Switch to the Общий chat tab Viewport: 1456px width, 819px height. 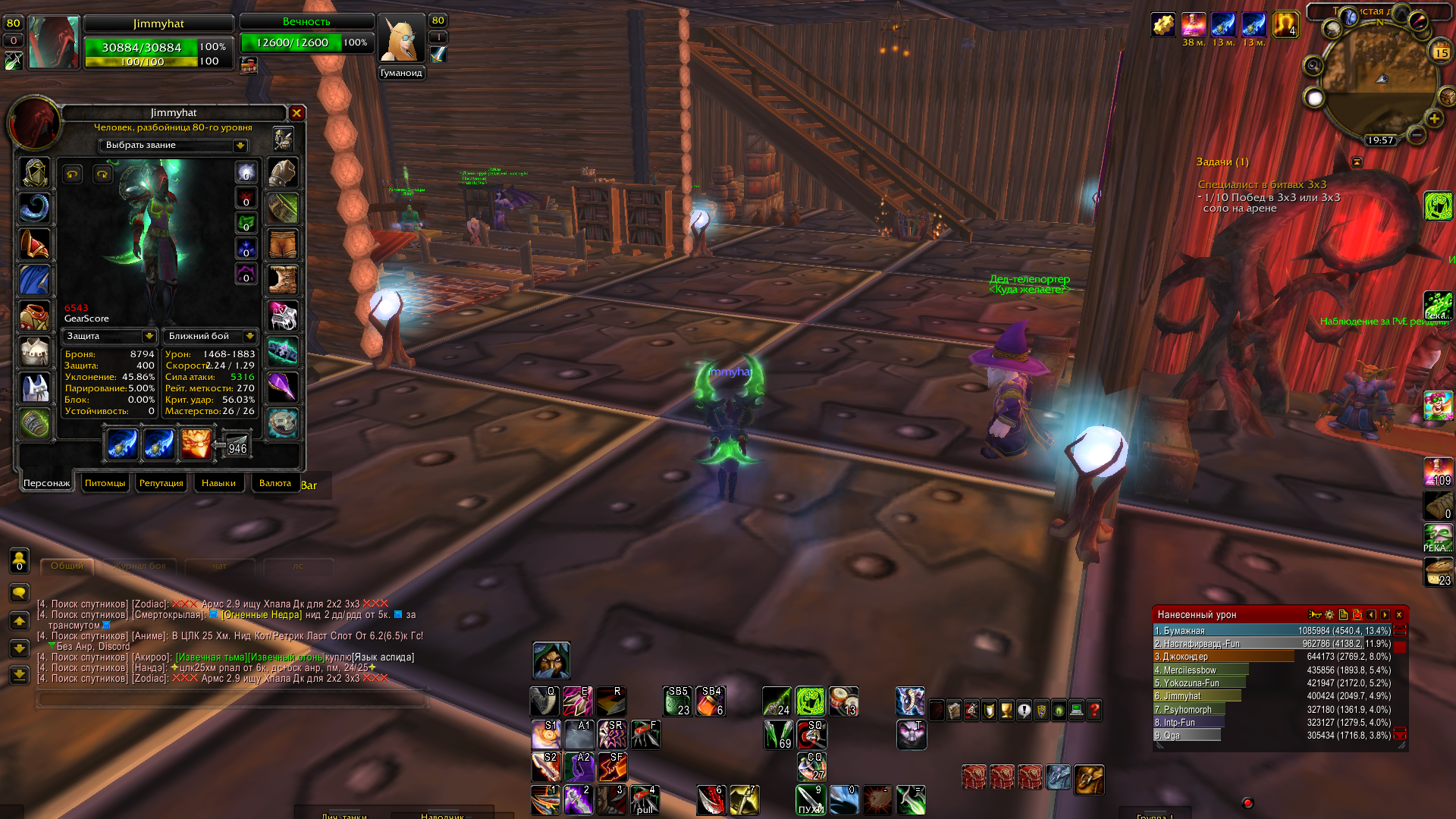click(67, 566)
